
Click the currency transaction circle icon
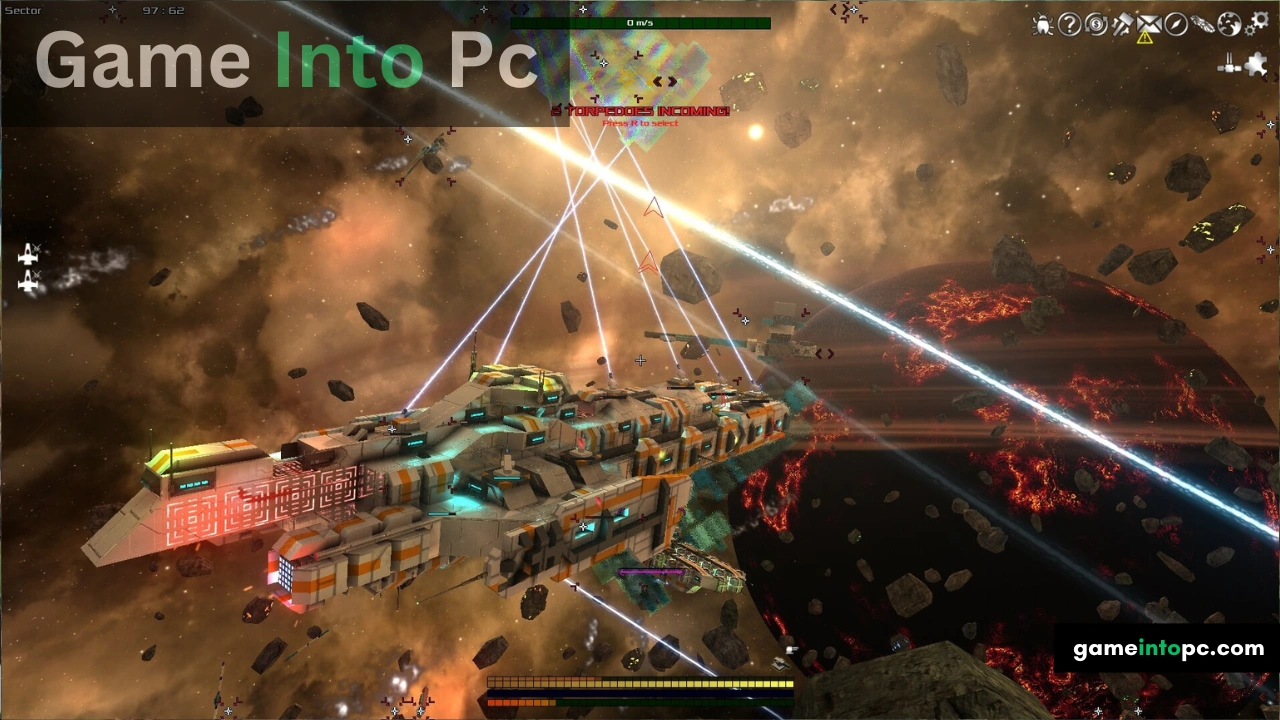(x=1095, y=25)
